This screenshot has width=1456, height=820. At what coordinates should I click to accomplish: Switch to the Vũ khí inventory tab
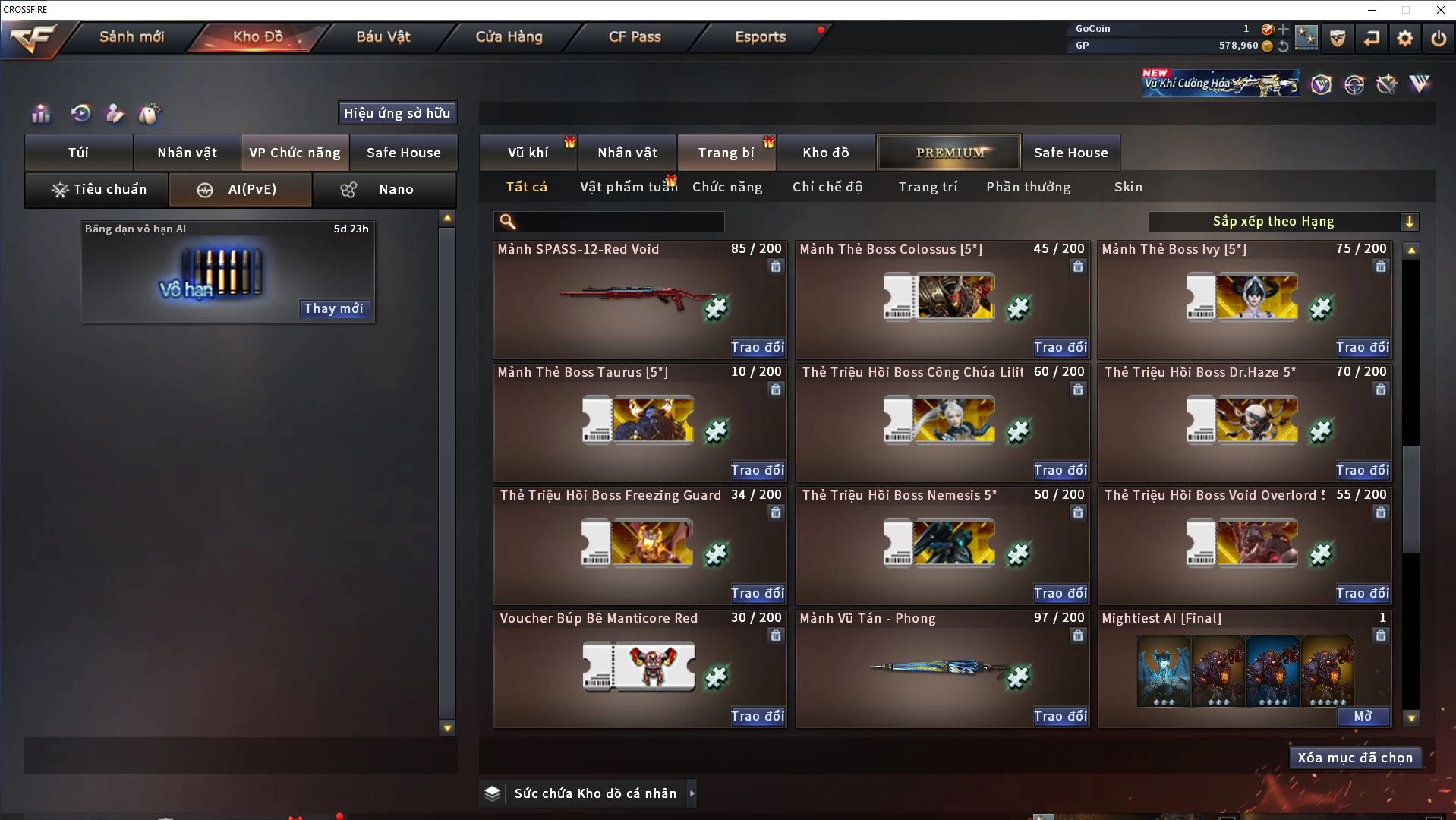[528, 153]
